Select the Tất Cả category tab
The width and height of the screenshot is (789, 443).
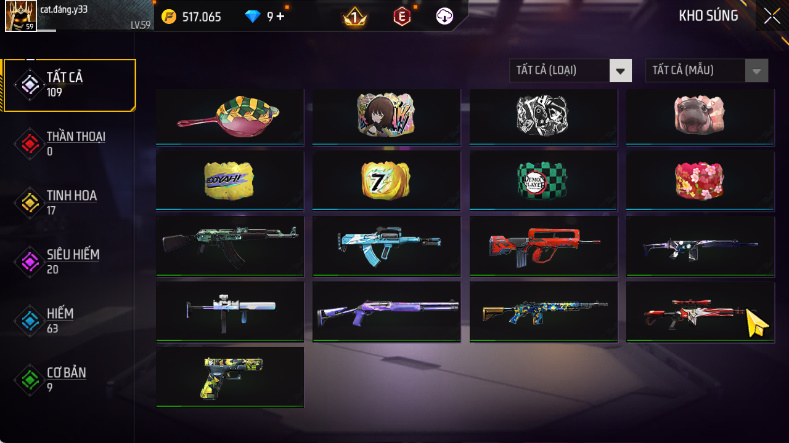point(70,84)
